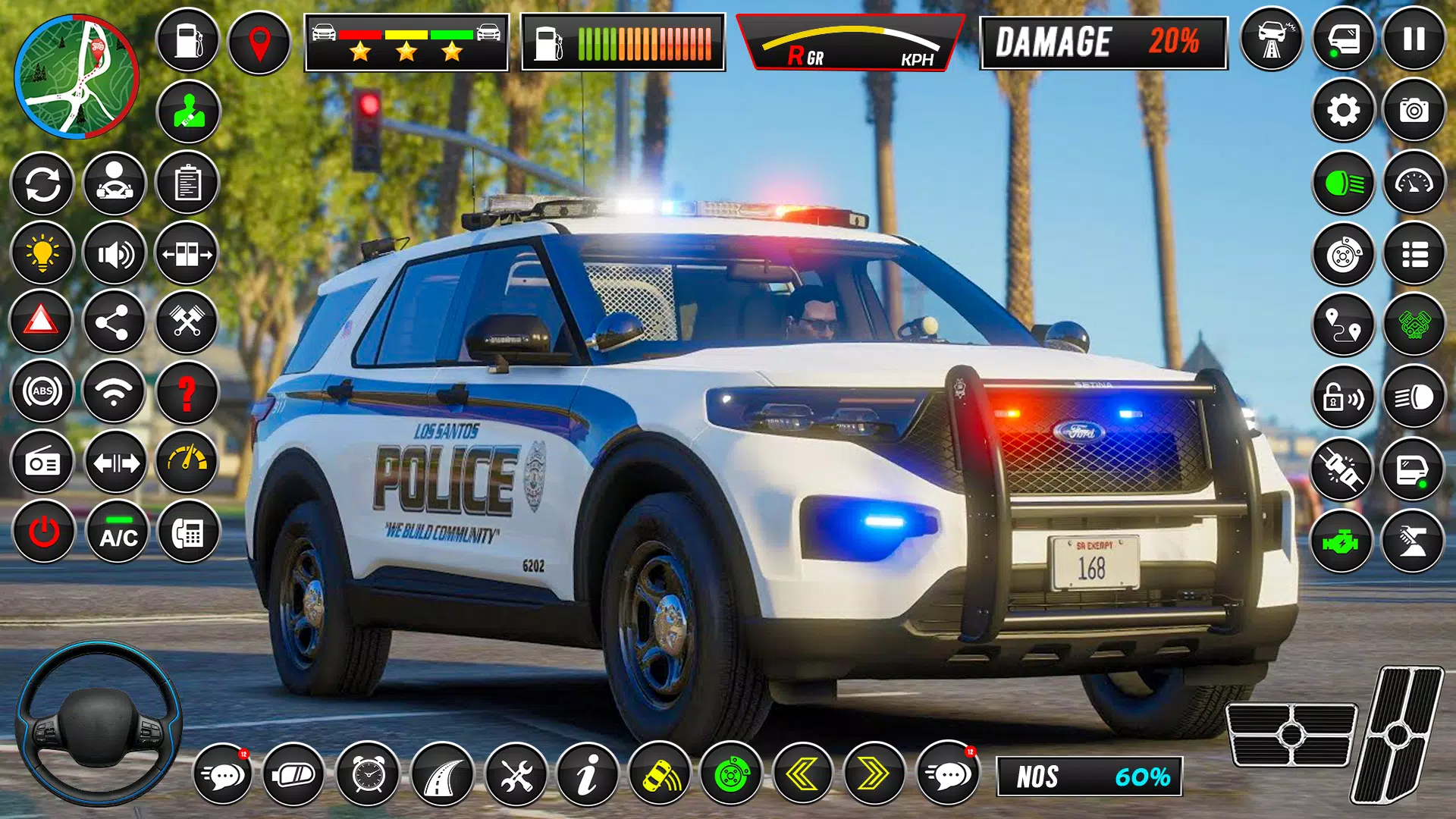The width and height of the screenshot is (1456, 819).
Task: Activate the right yellow chevron indicator
Action: point(874,774)
